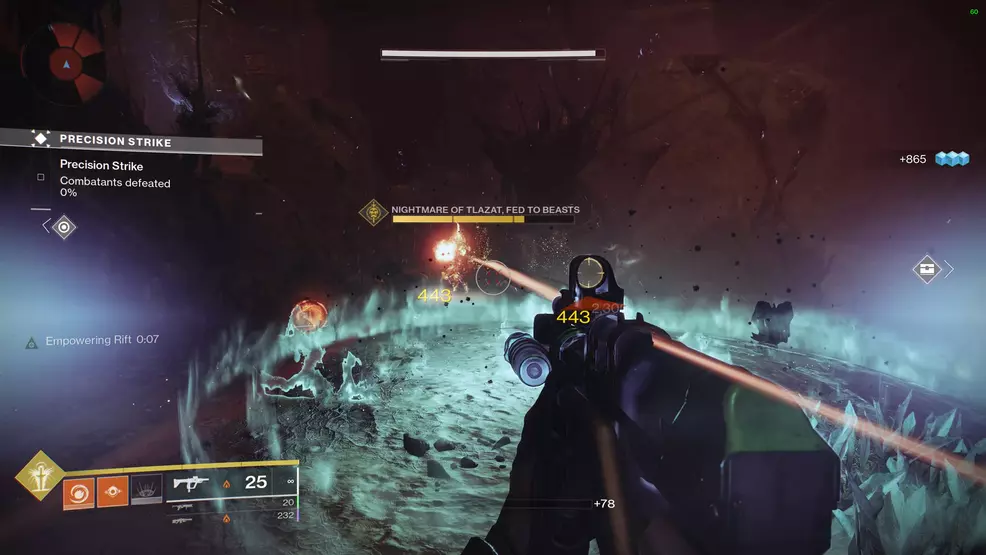Trigger the orange melee ability icon
986x555 pixels.
(x=113, y=491)
